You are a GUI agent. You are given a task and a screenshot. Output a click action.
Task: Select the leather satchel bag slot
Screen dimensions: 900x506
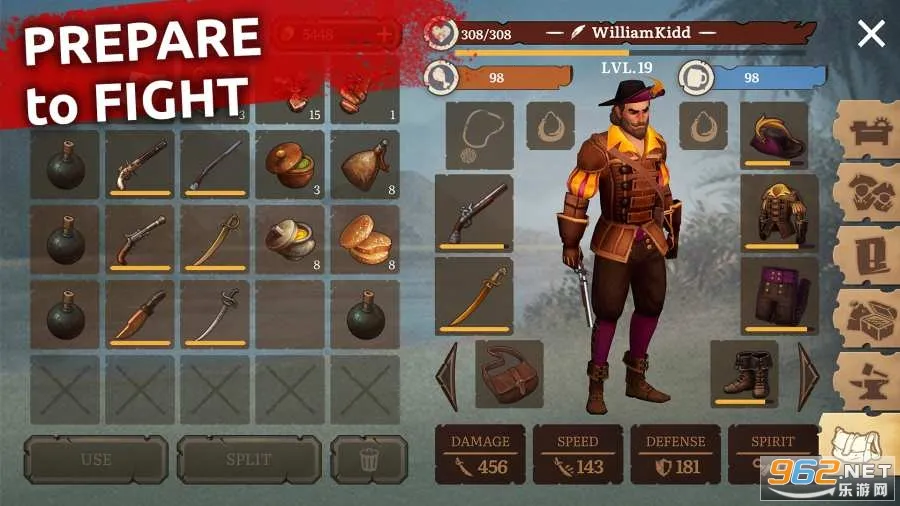(x=509, y=374)
